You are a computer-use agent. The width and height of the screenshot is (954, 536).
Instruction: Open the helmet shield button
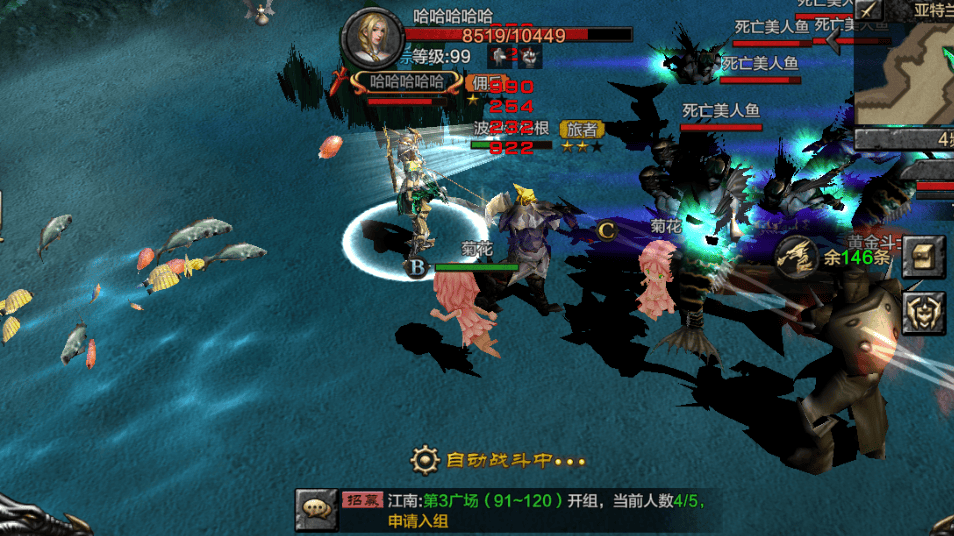(x=924, y=312)
